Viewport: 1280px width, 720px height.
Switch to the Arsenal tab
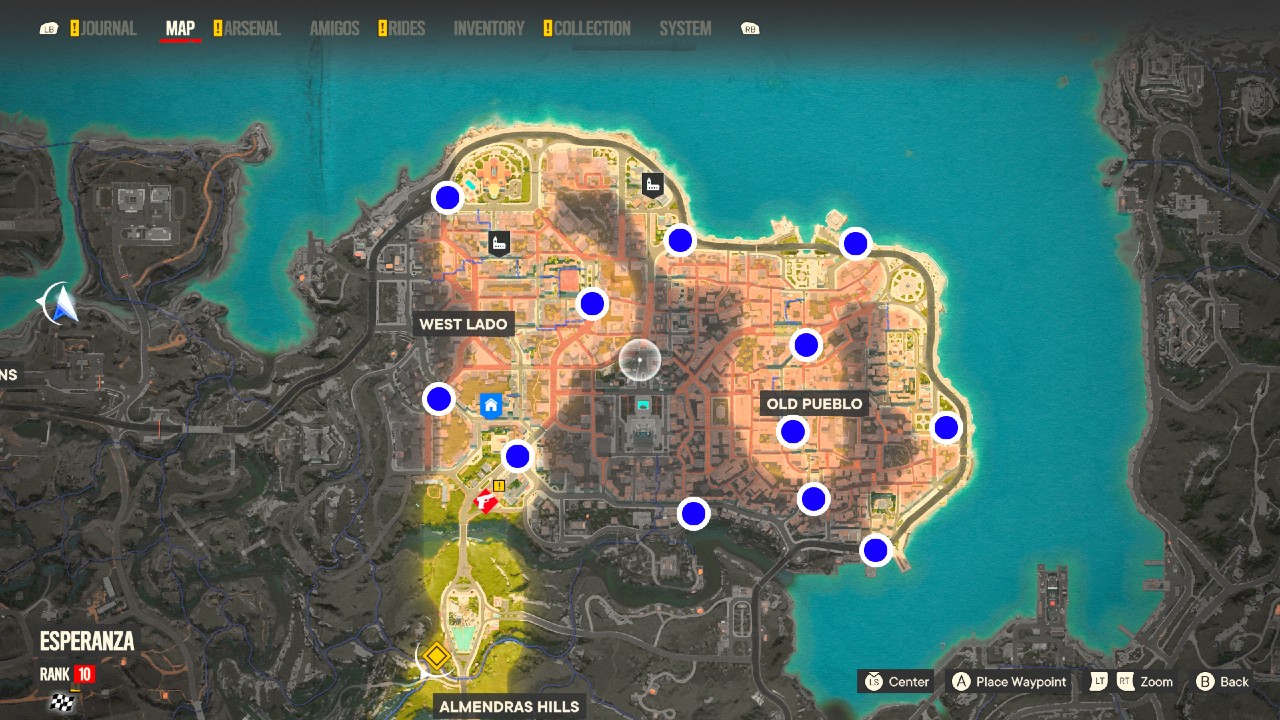pyautogui.click(x=252, y=28)
